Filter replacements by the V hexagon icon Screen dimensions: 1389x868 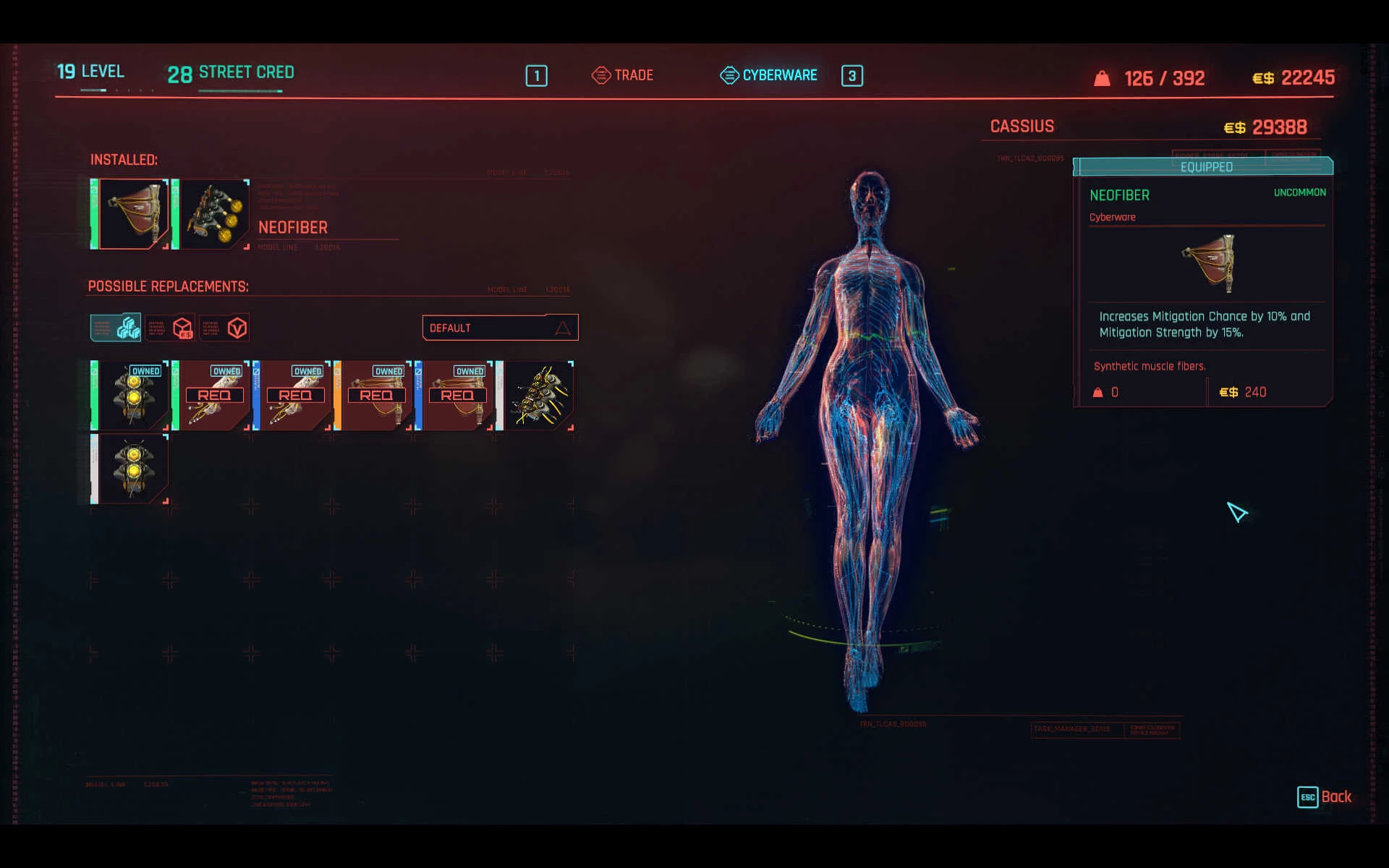pyautogui.click(x=224, y=328)
